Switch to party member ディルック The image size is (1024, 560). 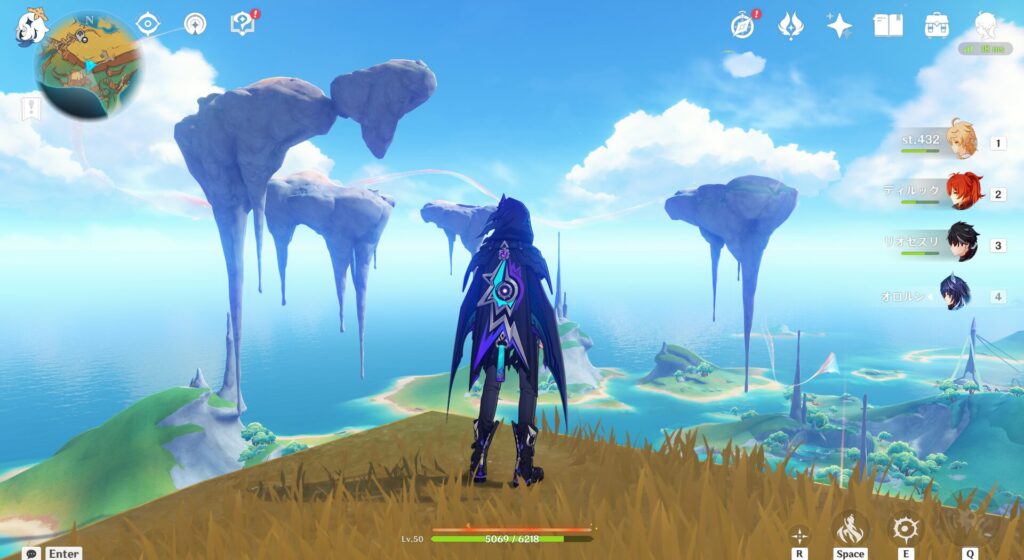point(962,192)
